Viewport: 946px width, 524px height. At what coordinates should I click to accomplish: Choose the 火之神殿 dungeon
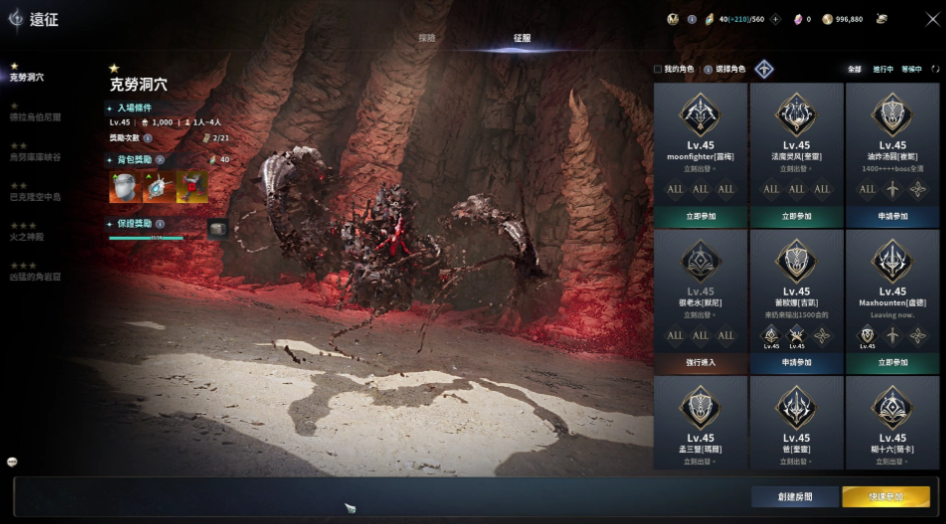(x=27, y=237)
